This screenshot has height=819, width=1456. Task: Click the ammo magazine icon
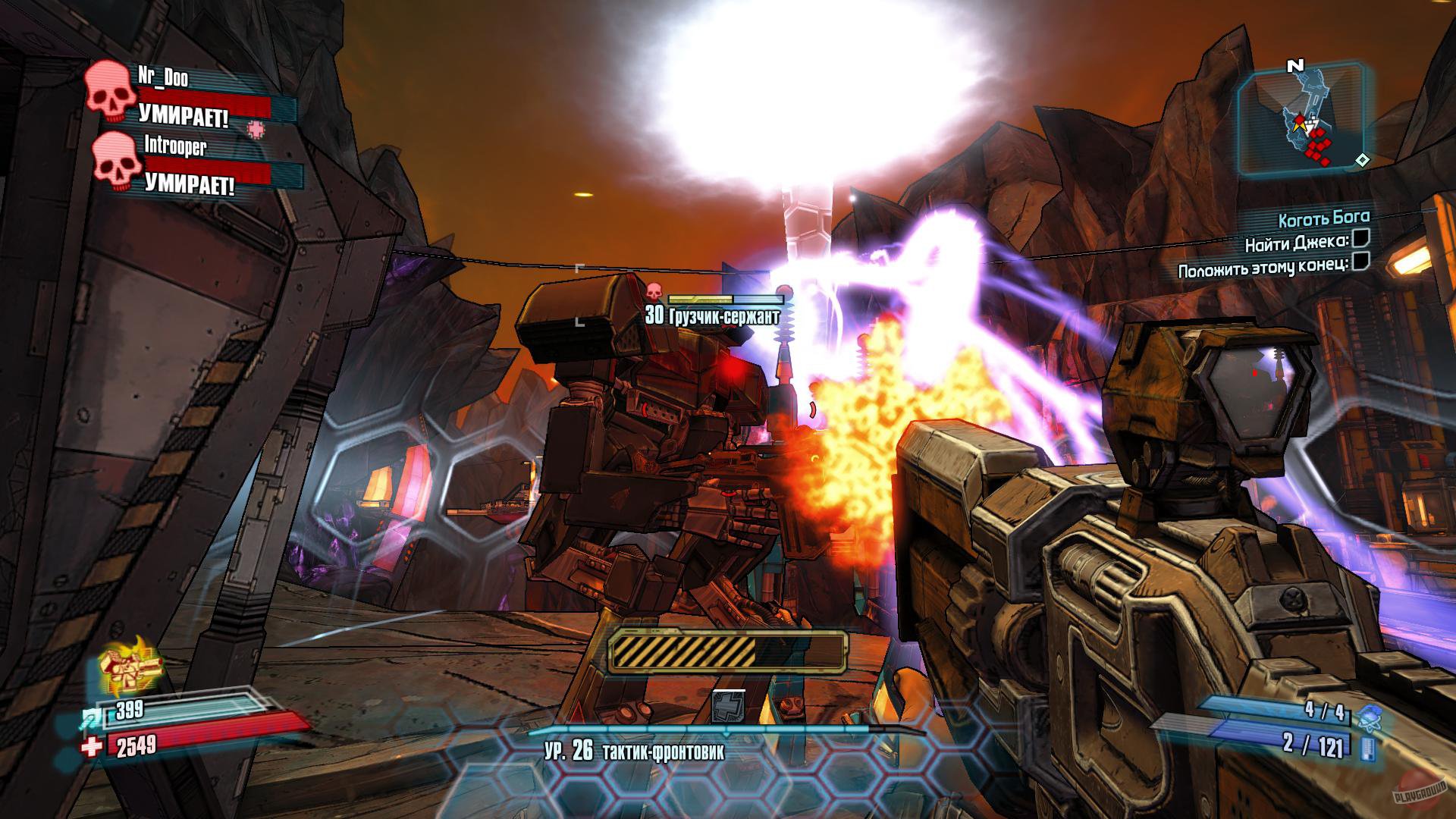[x=1368, y=749]
